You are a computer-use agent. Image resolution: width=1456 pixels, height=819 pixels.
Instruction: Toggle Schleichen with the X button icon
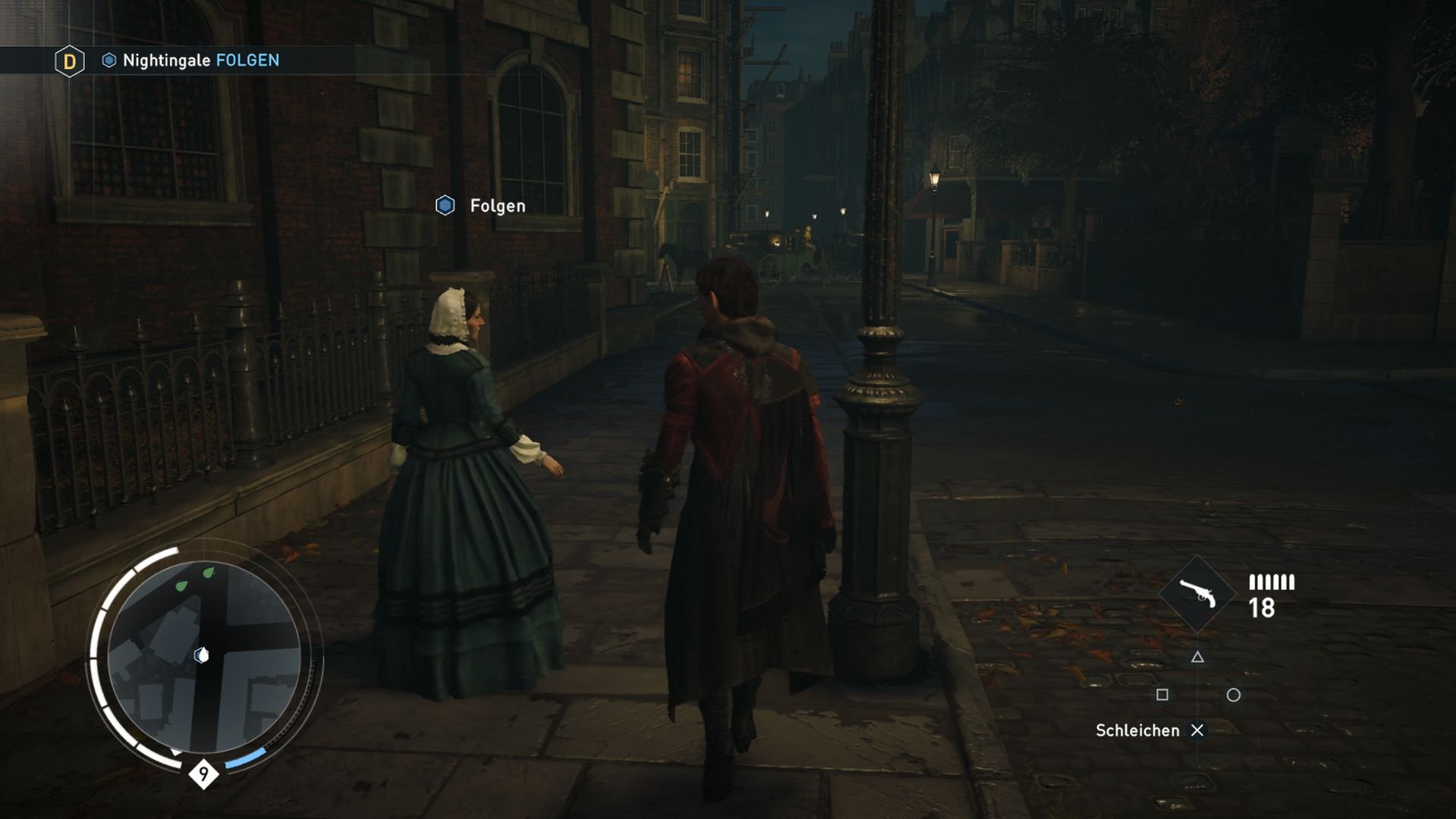1197,730
